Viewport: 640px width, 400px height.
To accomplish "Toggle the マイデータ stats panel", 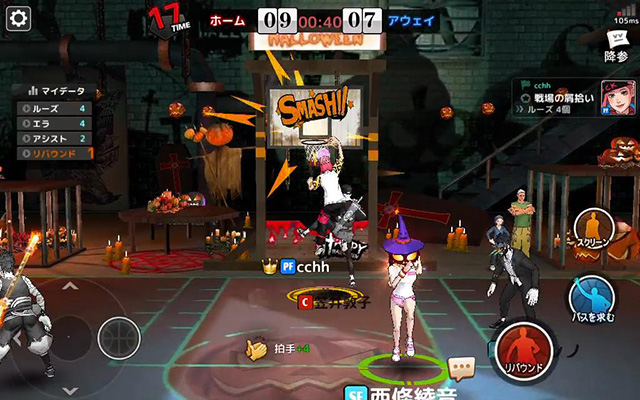I will [55, 90].
